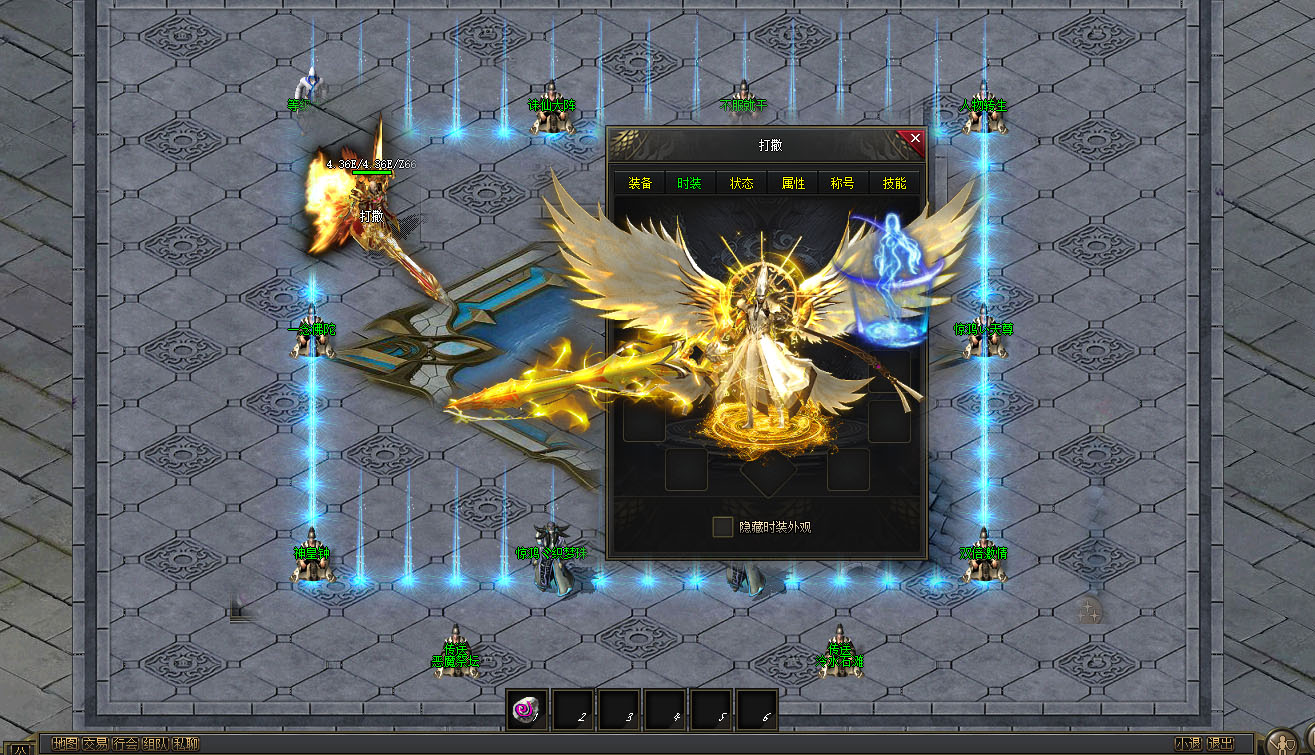Click the 退出 exit game button
The width and height of the screenshot is (1315, 755).
coord(1220,744)
